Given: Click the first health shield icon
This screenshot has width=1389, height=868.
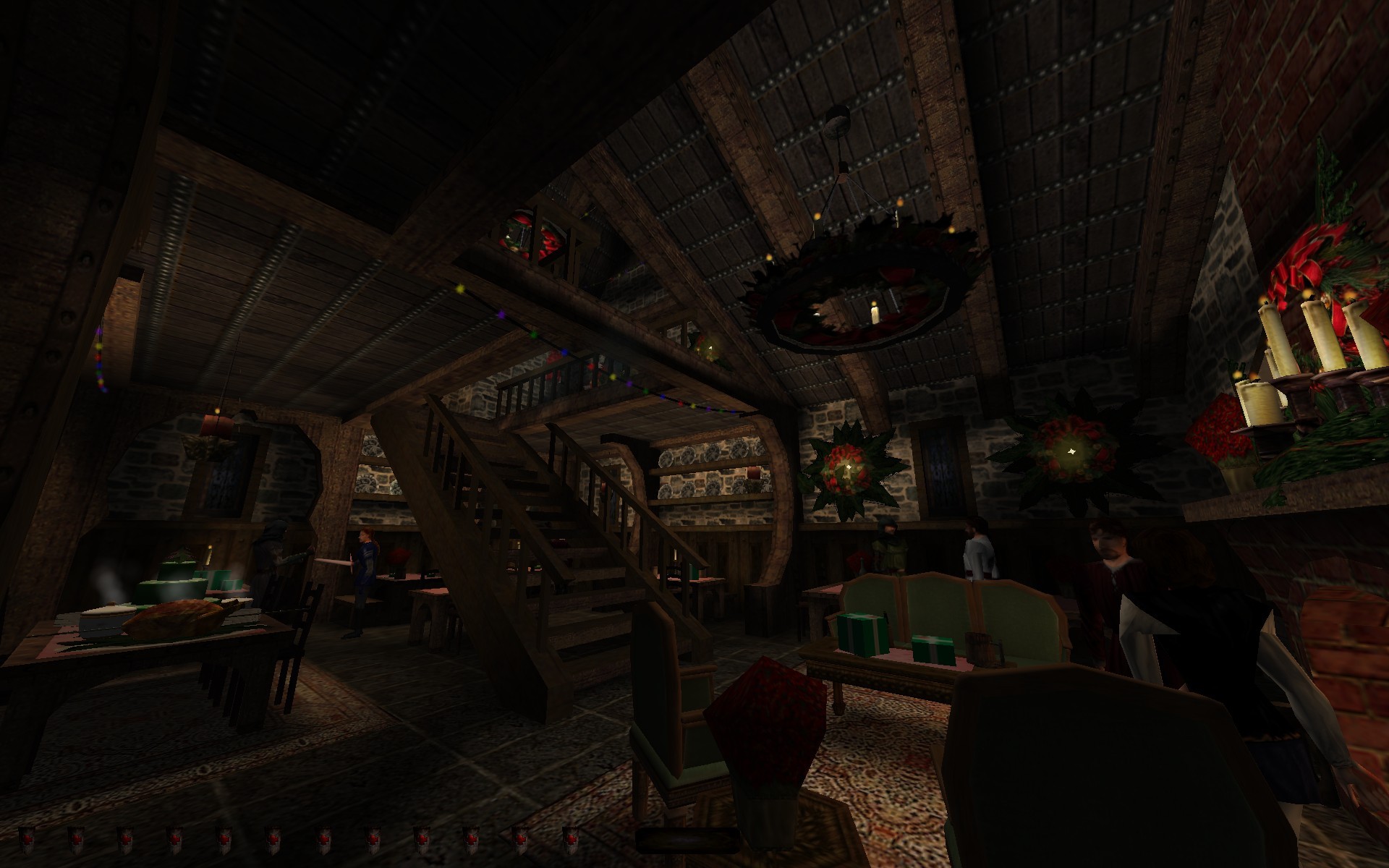Looking at the screenshot, I should click(27, 841).
